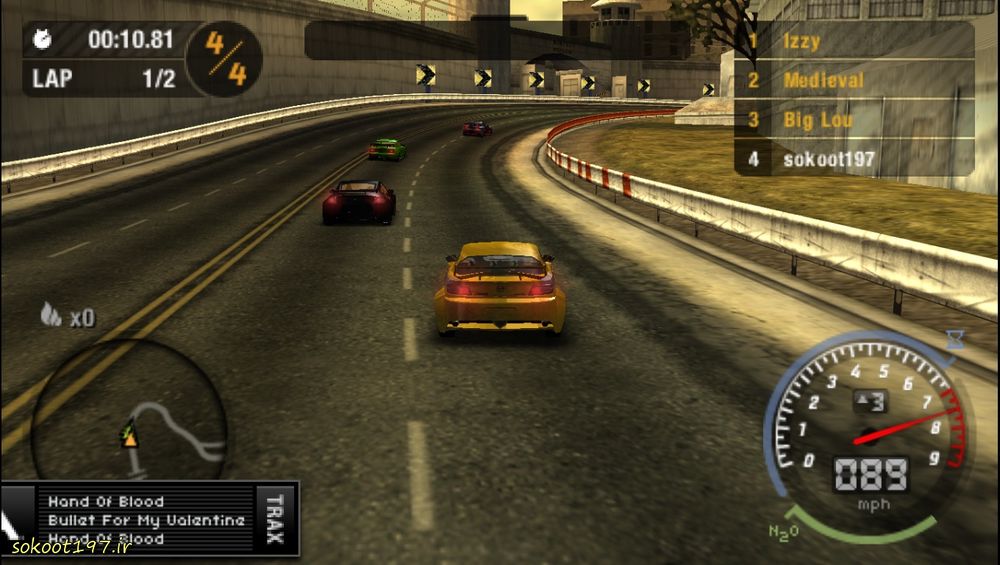The image size is (1000, 565).
Task: Click Big Lou's standings entry
Action: pos(818,120)
